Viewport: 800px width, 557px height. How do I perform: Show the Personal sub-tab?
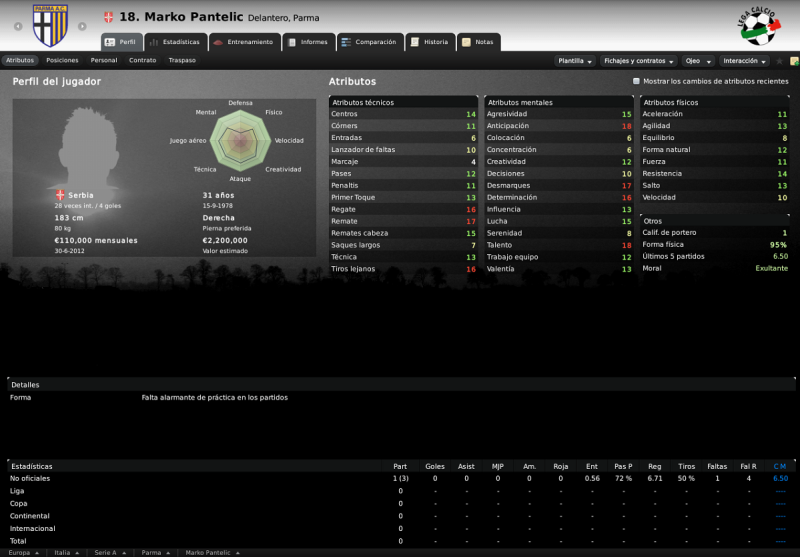pos(104,60)
